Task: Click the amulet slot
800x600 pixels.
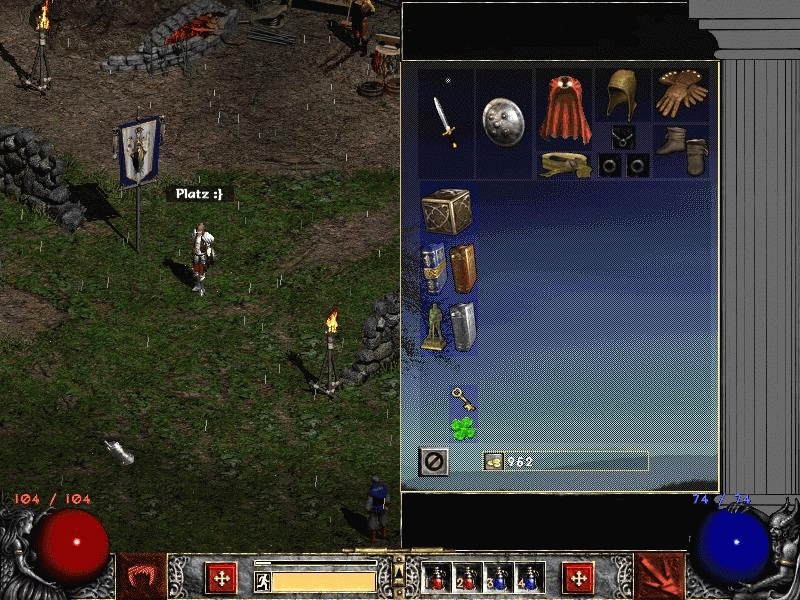Action: (x=622, y=137)
